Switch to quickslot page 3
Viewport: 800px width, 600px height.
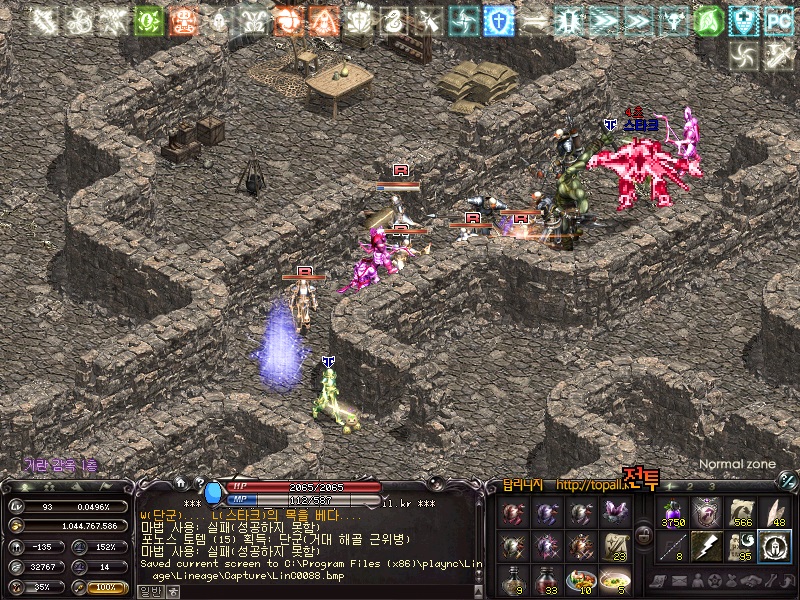[711, 487]
